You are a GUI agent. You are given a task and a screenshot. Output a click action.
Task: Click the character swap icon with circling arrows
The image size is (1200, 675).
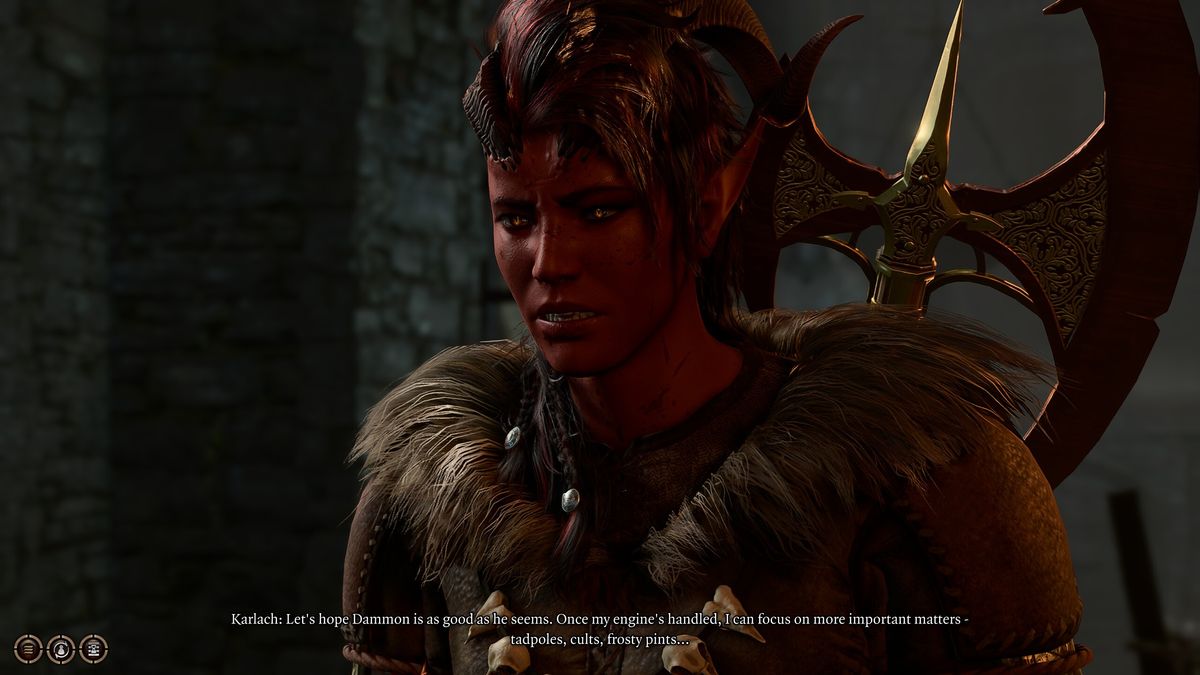tap(61, 649)
